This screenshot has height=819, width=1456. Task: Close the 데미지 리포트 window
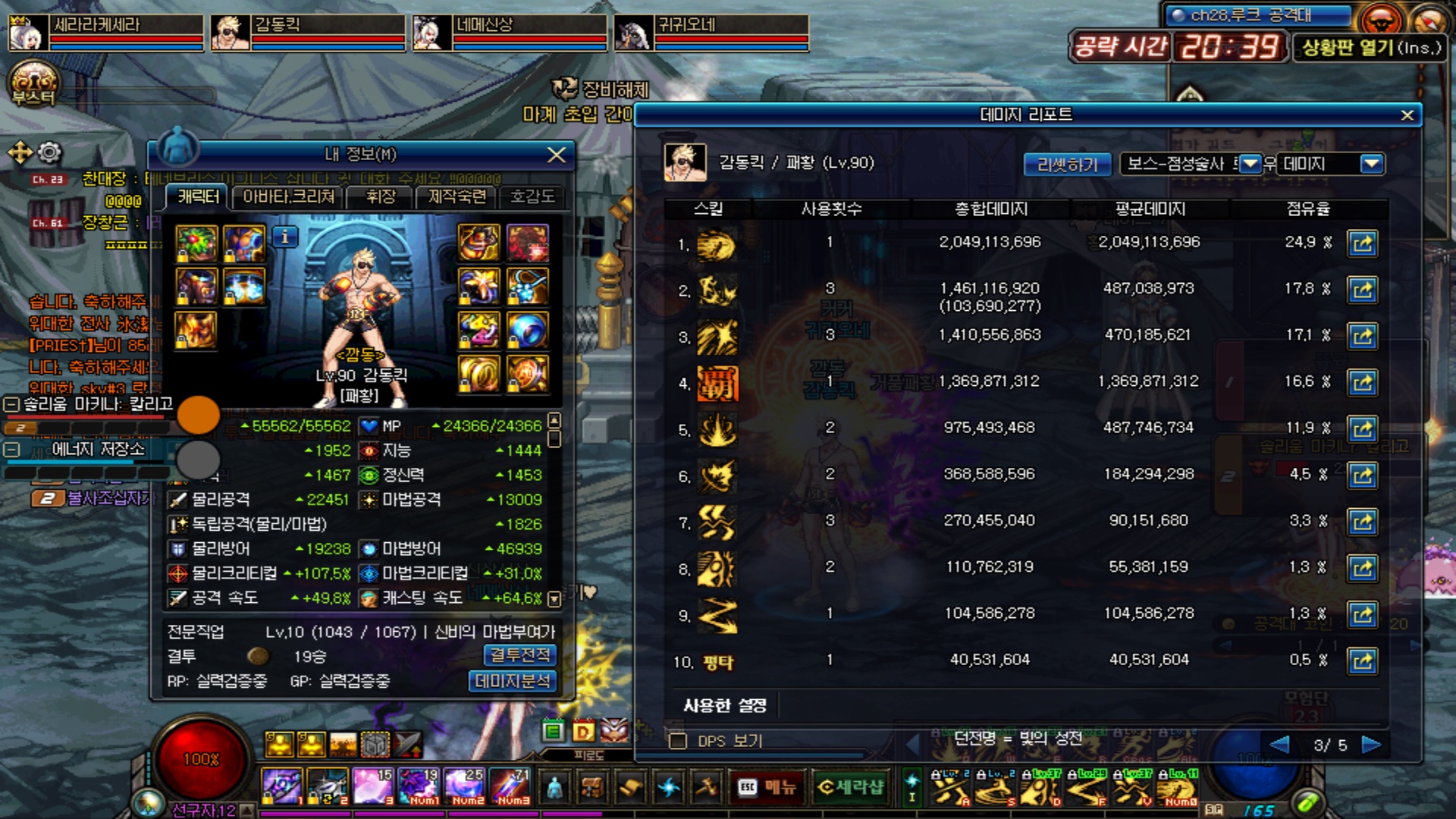[1407, 115]
